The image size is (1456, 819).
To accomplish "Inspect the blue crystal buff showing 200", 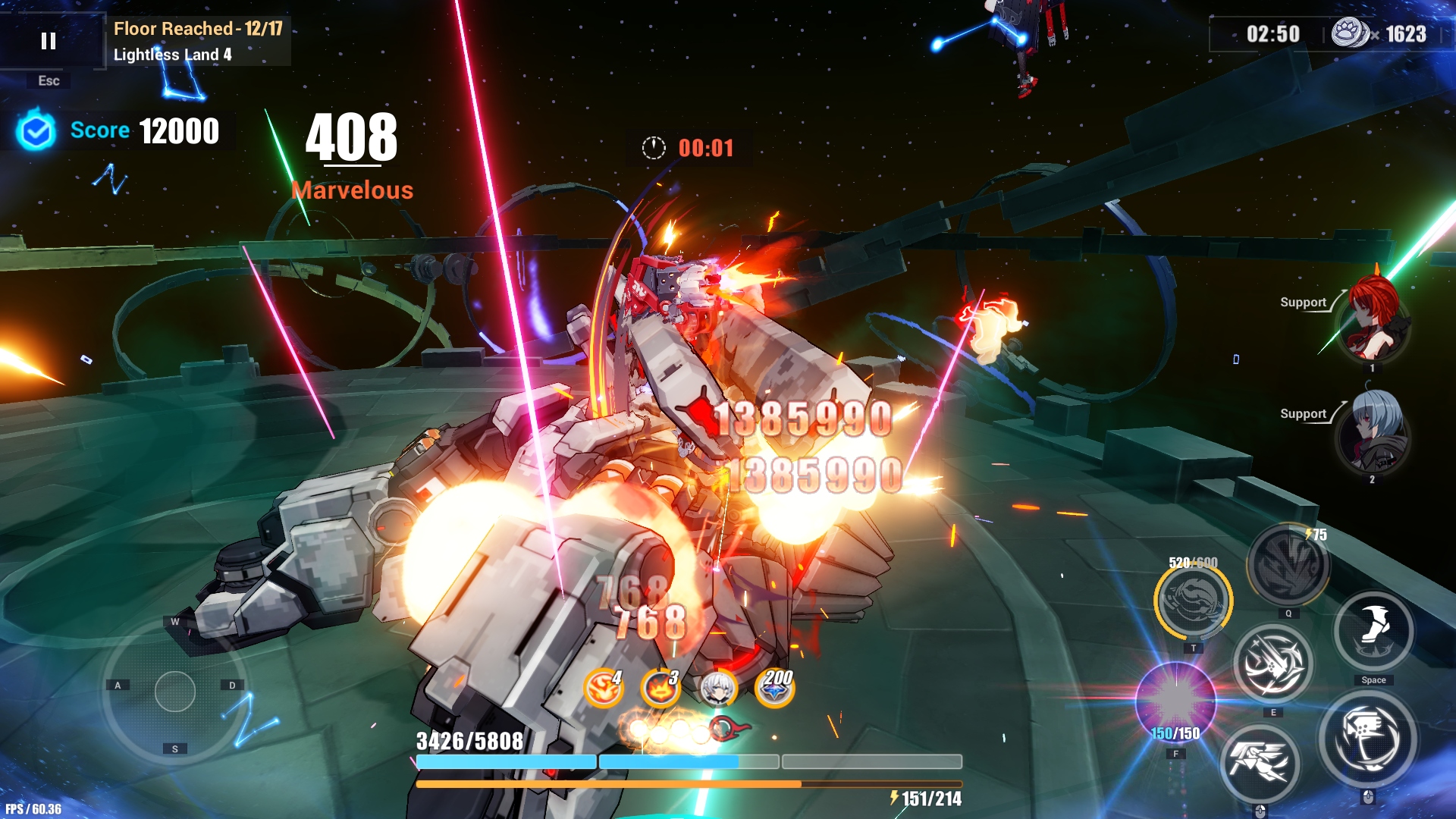I will pos(775,688).
